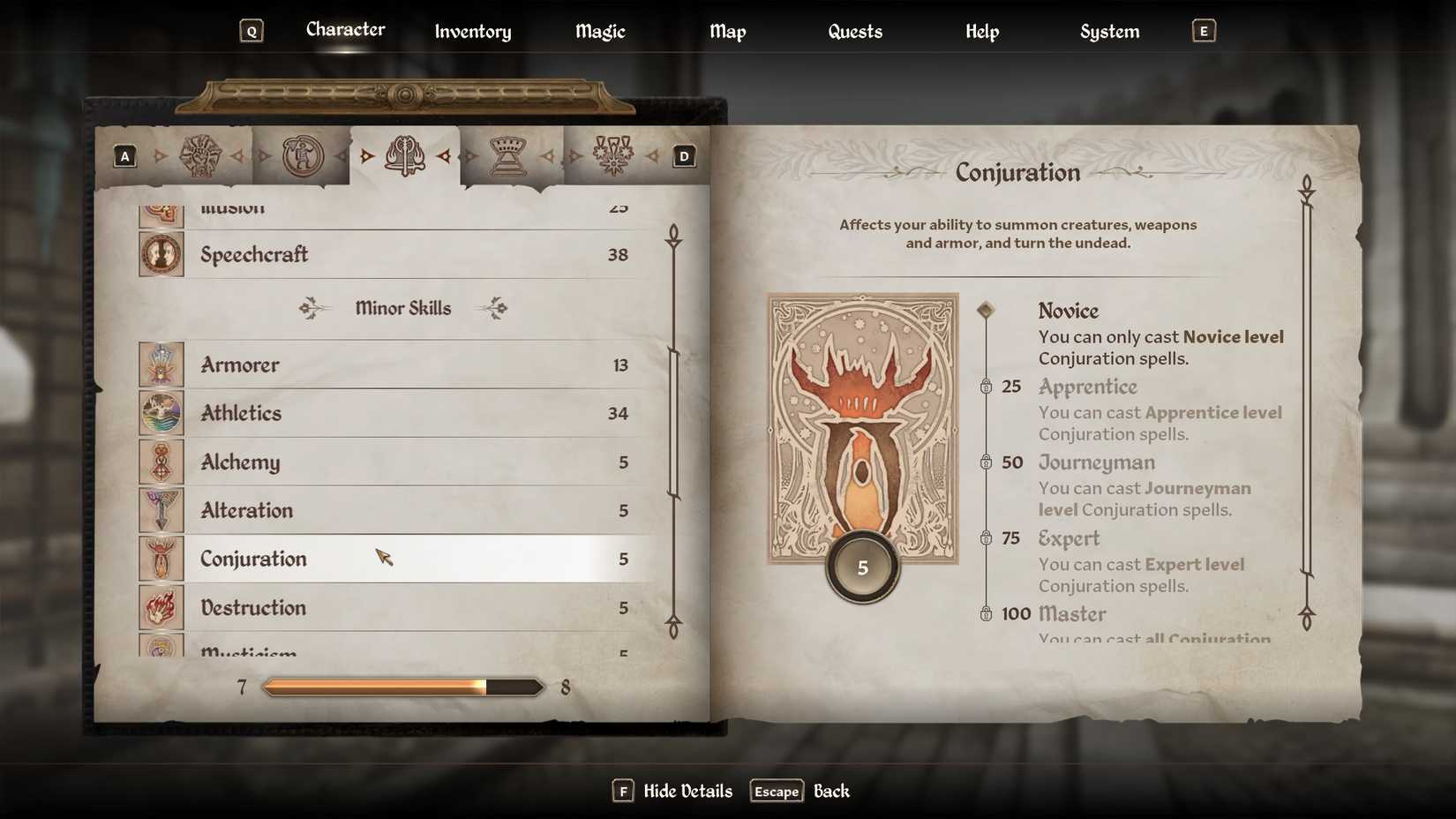Click the D next-category arrow button
The image size is (1456, 819).
click(x=683, y=156)
